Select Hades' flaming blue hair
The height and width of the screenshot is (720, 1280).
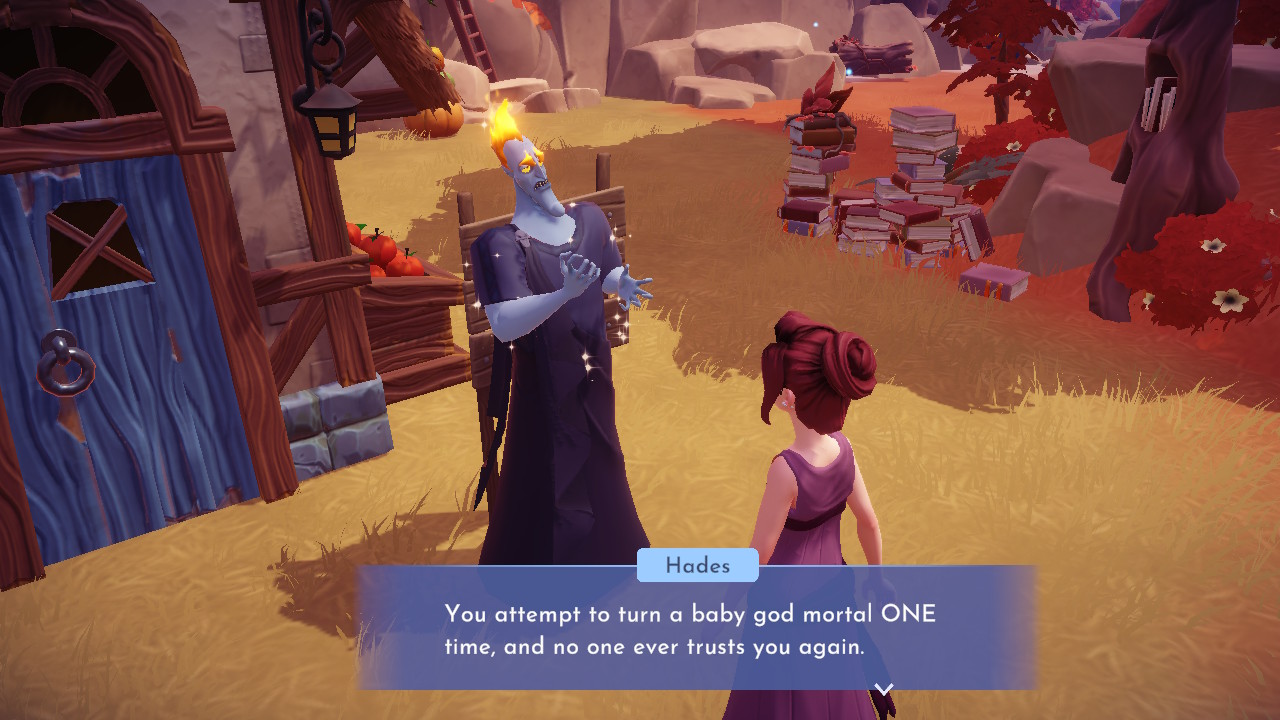[x=506, y=130]
